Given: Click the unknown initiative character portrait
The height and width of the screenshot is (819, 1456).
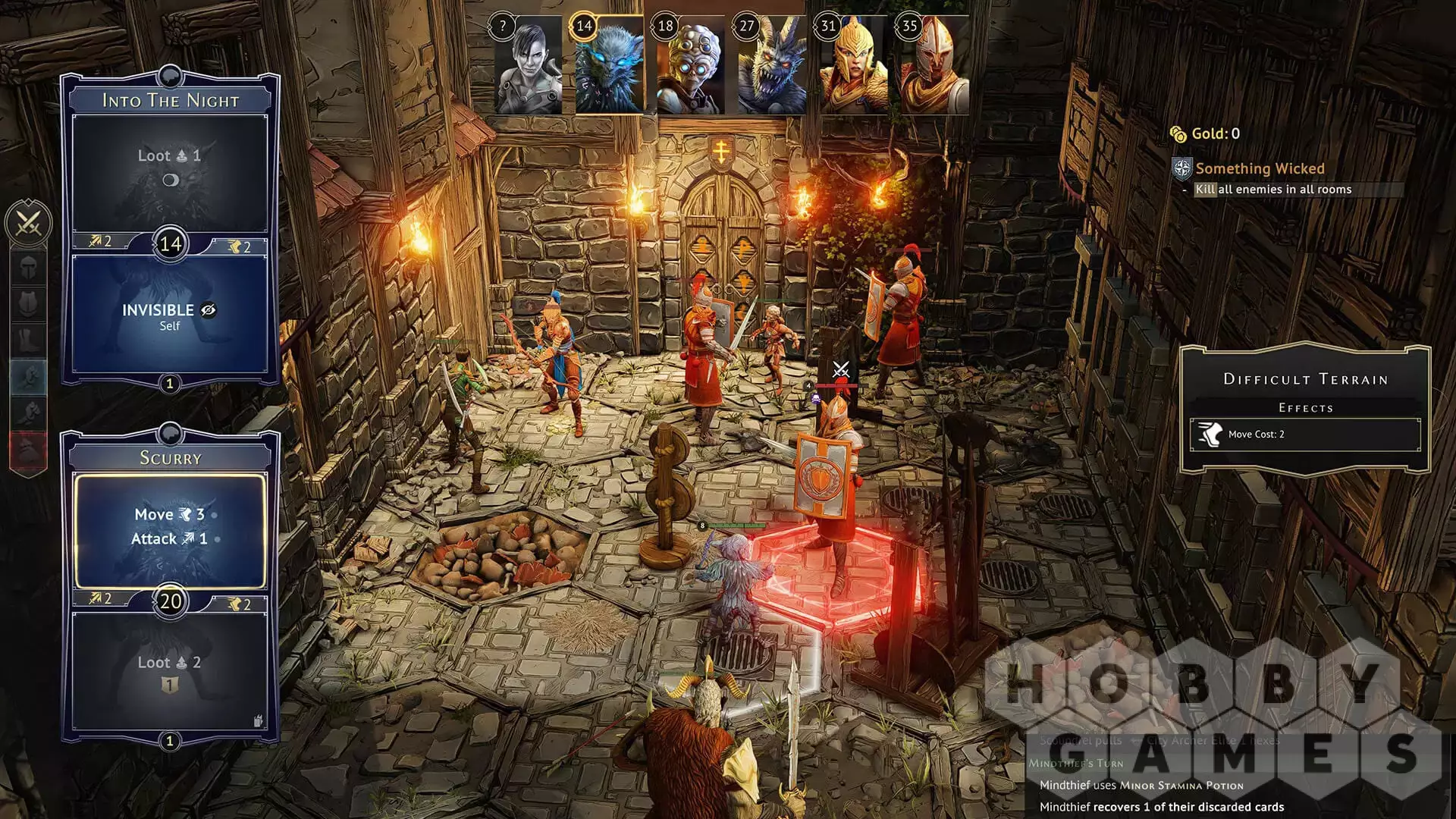Looking at the screenshot, I should (529, 66).
